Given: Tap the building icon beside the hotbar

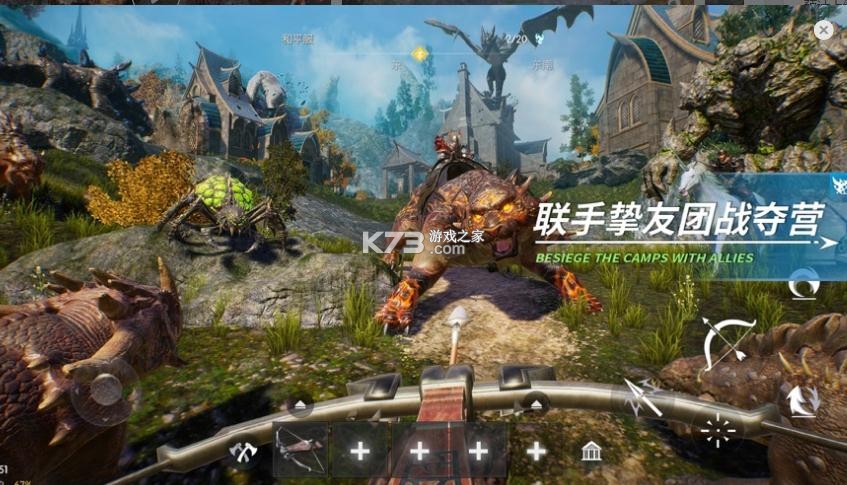Looking at the screenshot, I should pyautogui.click(x=591, y=452).
